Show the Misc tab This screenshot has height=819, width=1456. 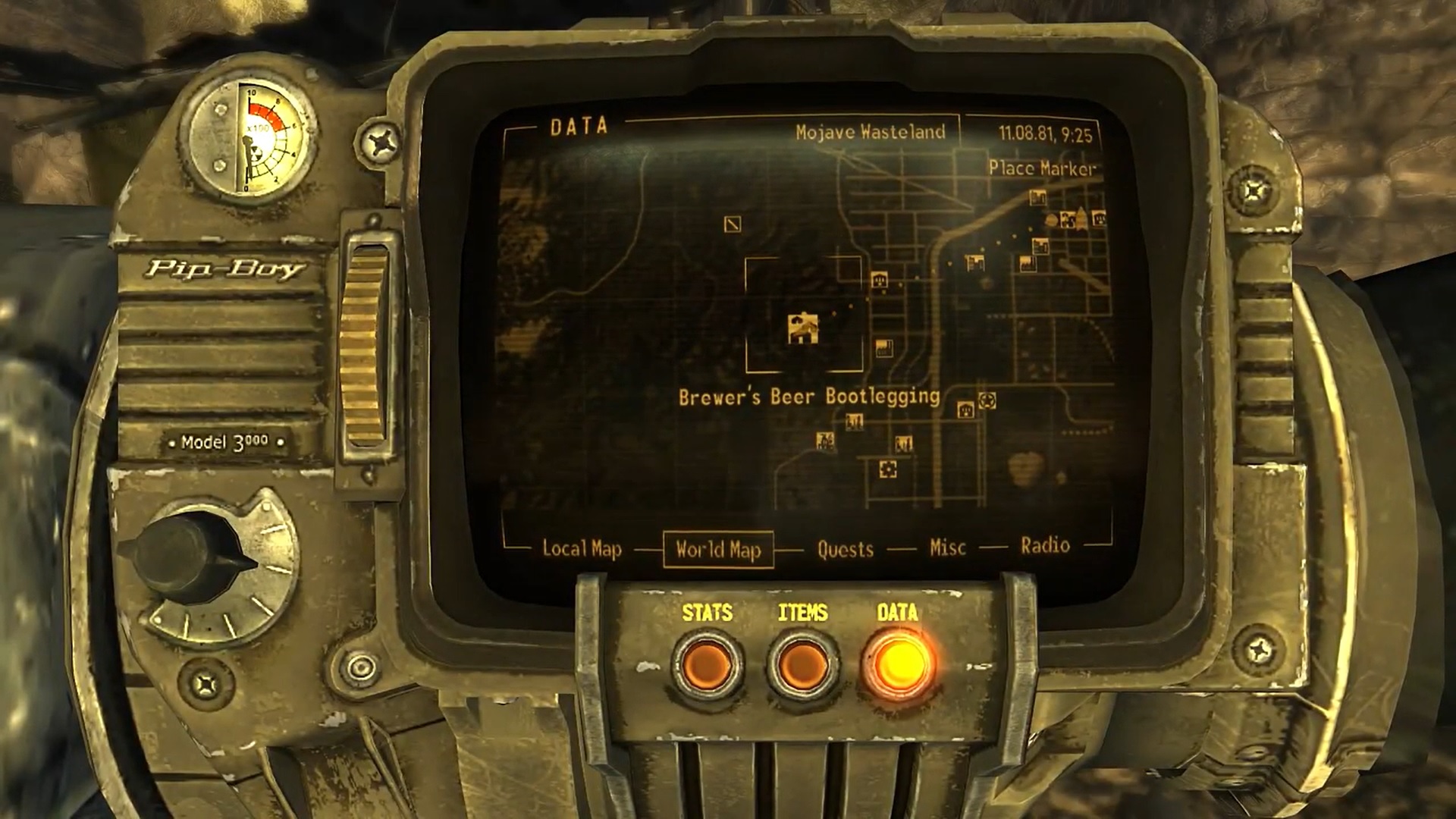click(x=948, y=548)
